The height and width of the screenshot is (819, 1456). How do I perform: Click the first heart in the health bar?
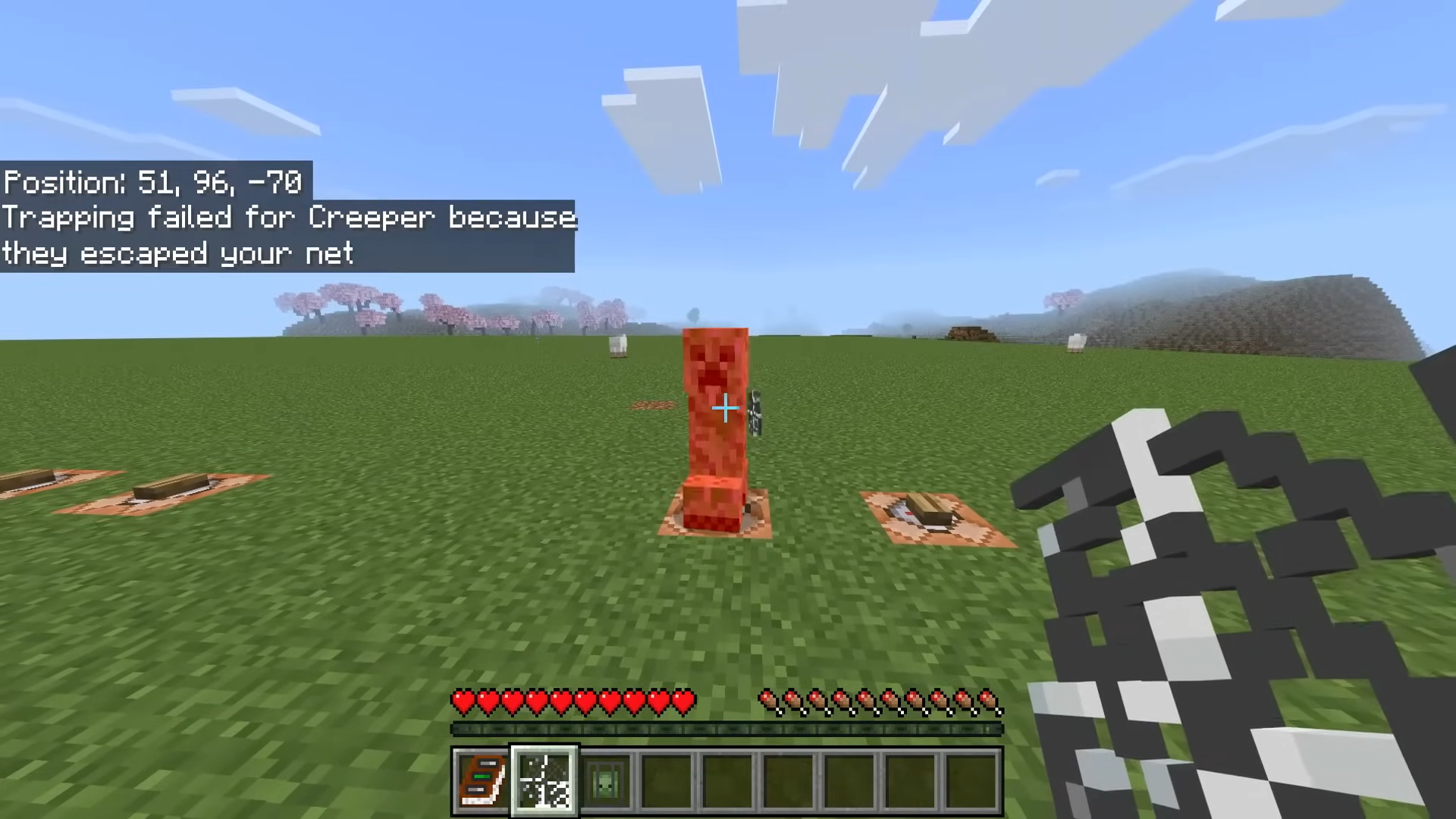[x=463, y=702]
